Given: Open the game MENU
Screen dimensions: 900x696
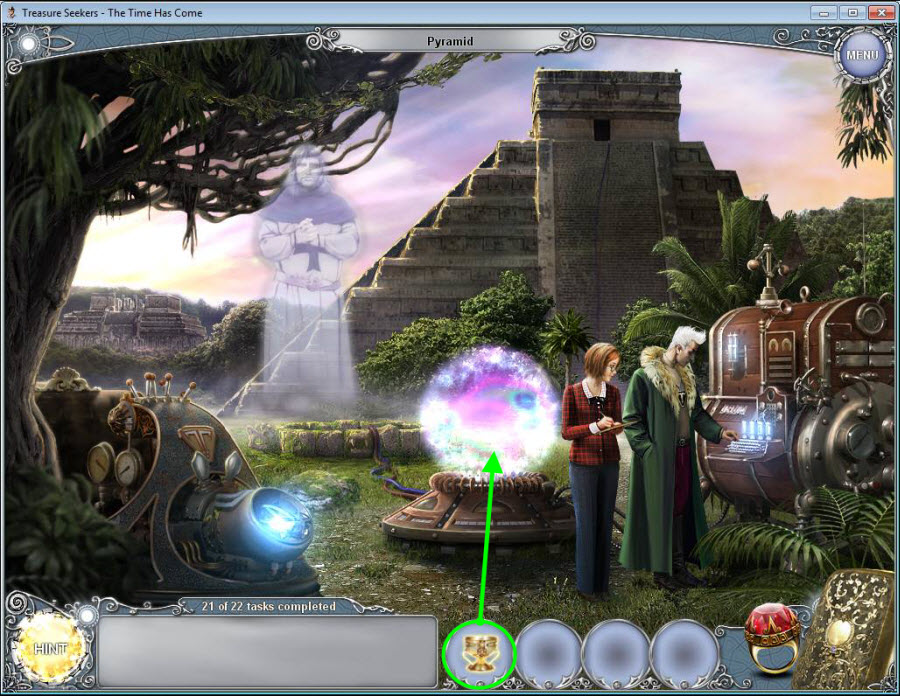Looking at the screenshot, I should (861, 54).
